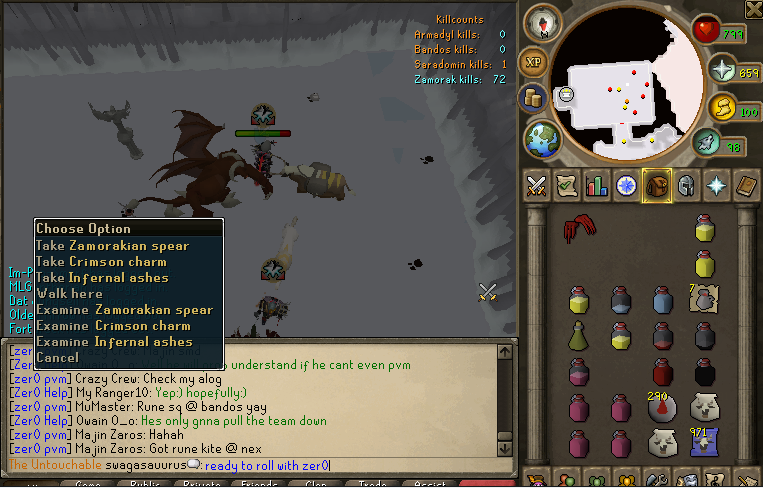This screenshot has height=488, width=763.
Task: Open the Skills stats tab
Action: point(597,185)
